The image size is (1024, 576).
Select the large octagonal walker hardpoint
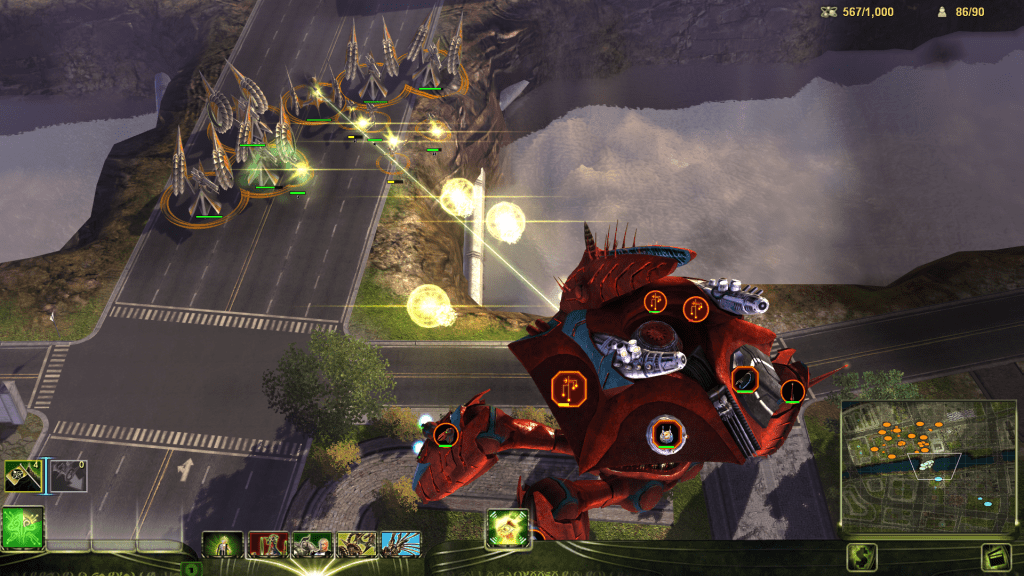(x=569, y=388)
